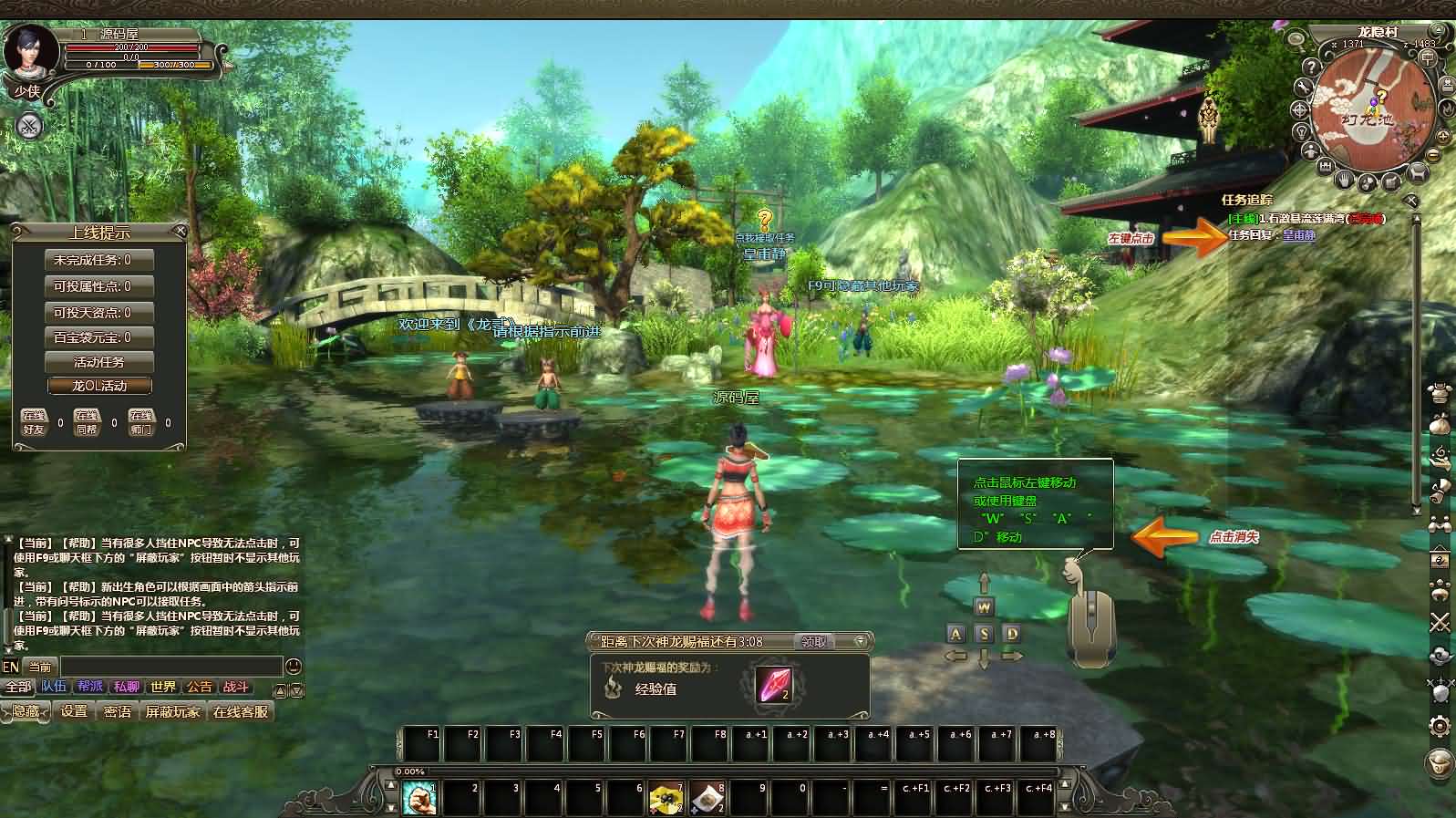Open the dropdown arrow beside the 领取 button
Screen dimensions: 1456x818
pyautogui.click(x=860, y=641)
